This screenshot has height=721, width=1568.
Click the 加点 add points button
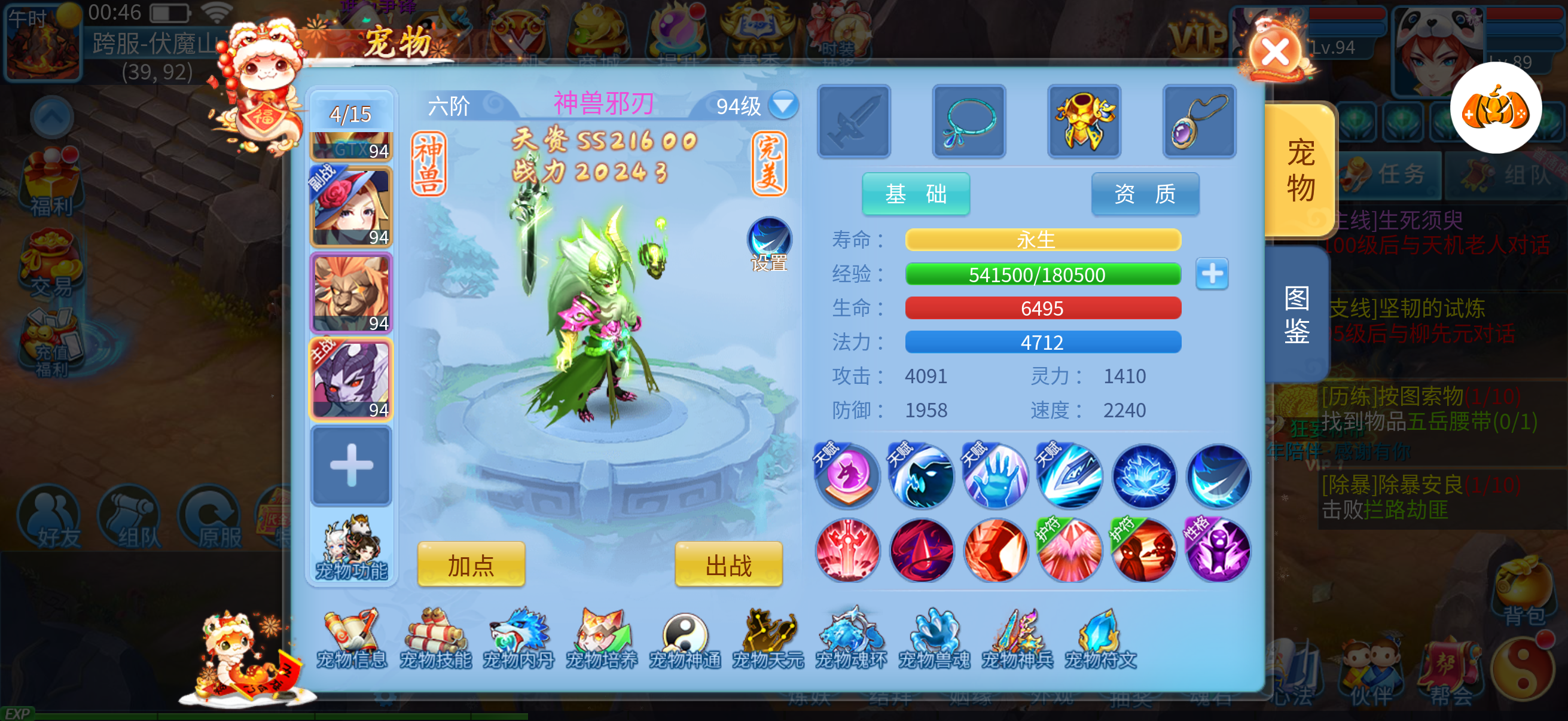(x=471, y=564)
